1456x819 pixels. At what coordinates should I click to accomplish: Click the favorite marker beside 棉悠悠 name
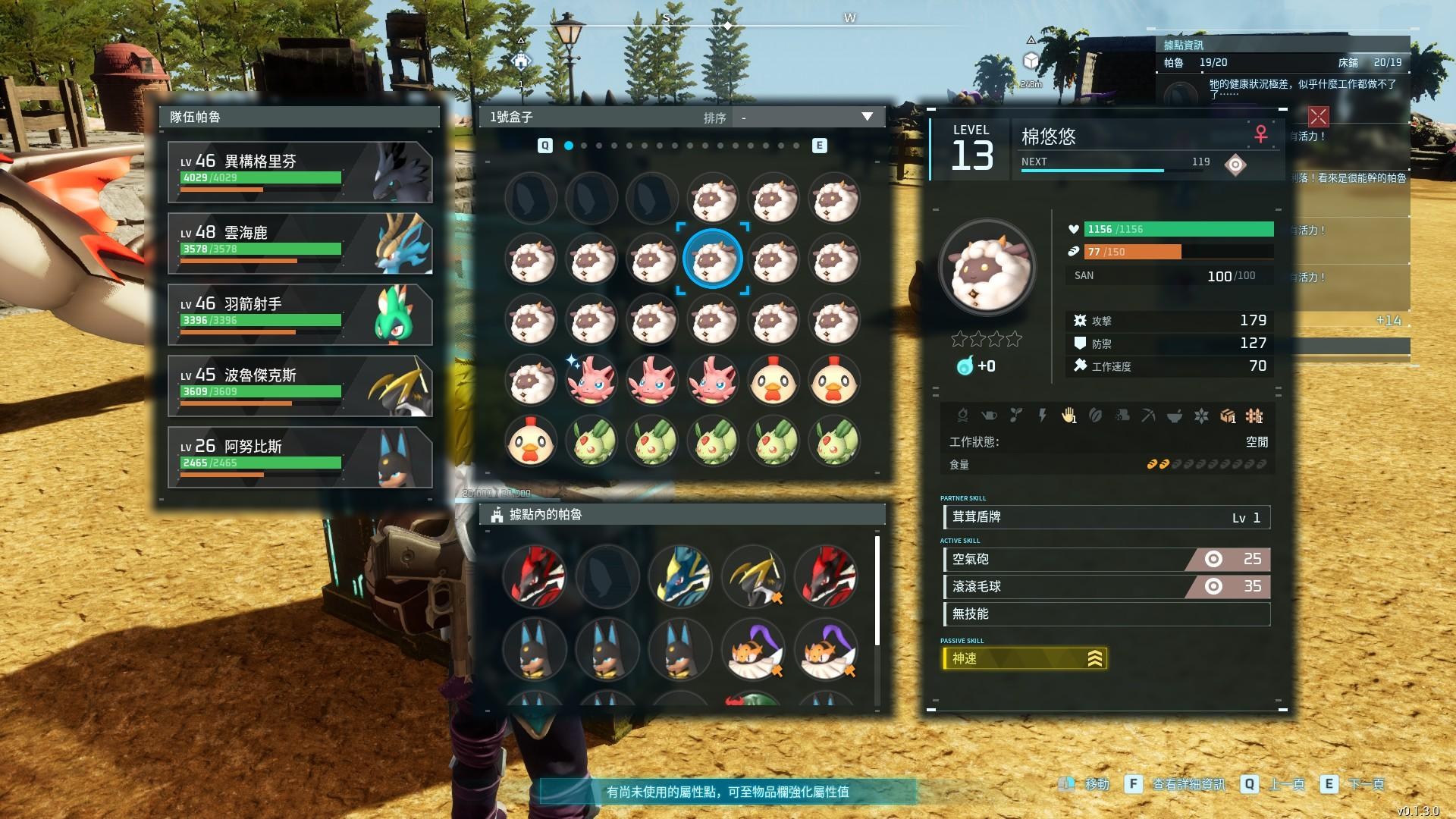[1235, 165]
